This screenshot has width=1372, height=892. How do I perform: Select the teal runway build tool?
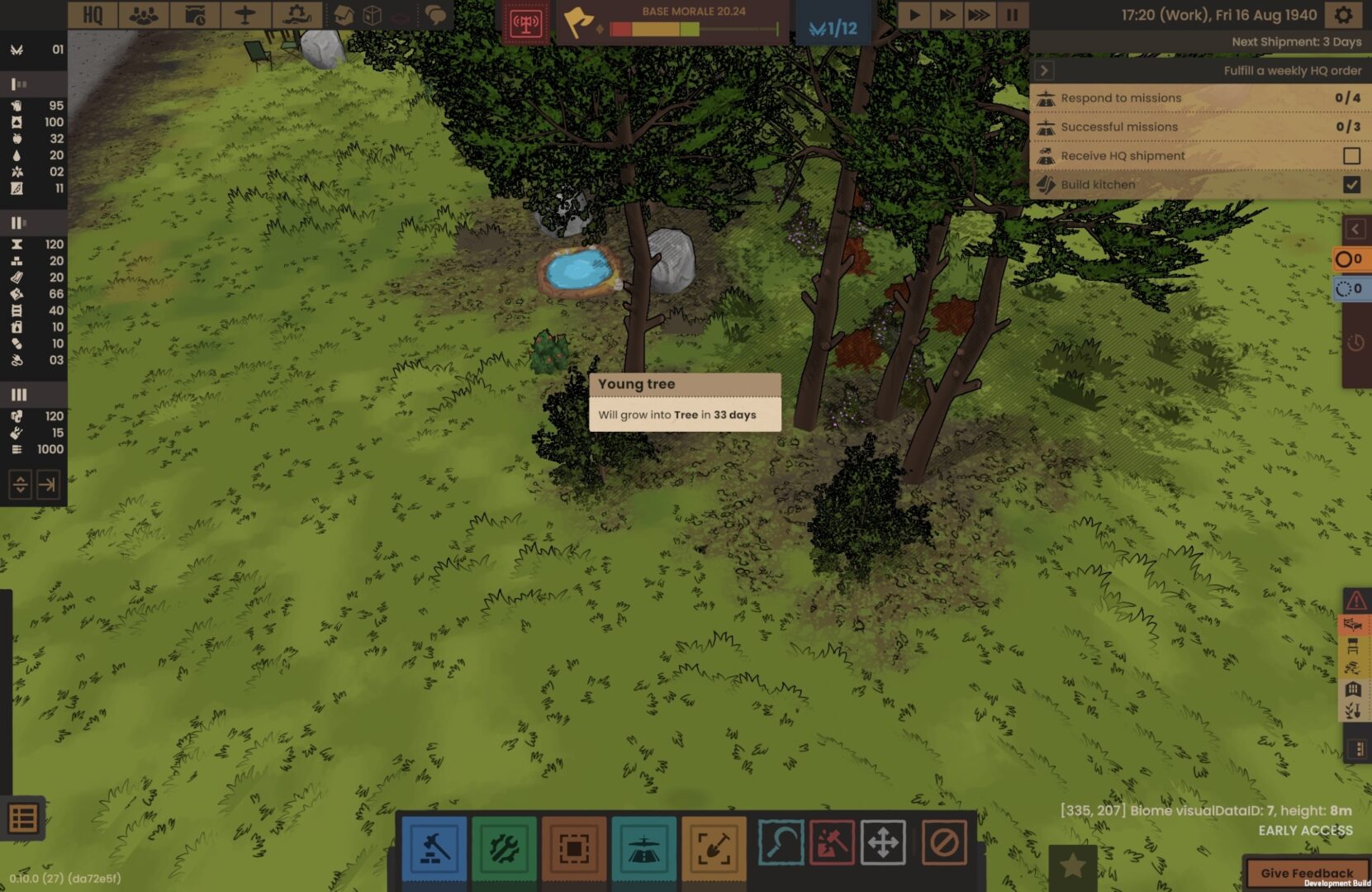click(643, 847)
